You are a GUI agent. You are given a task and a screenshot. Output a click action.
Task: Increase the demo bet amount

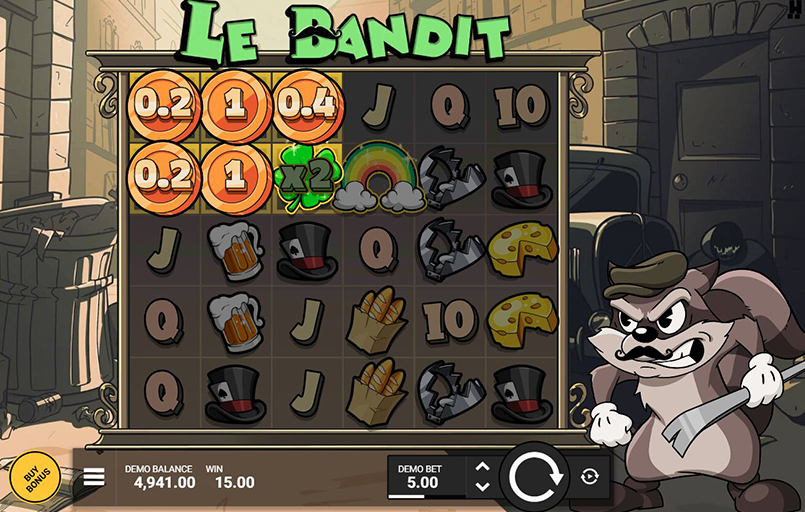482,467
